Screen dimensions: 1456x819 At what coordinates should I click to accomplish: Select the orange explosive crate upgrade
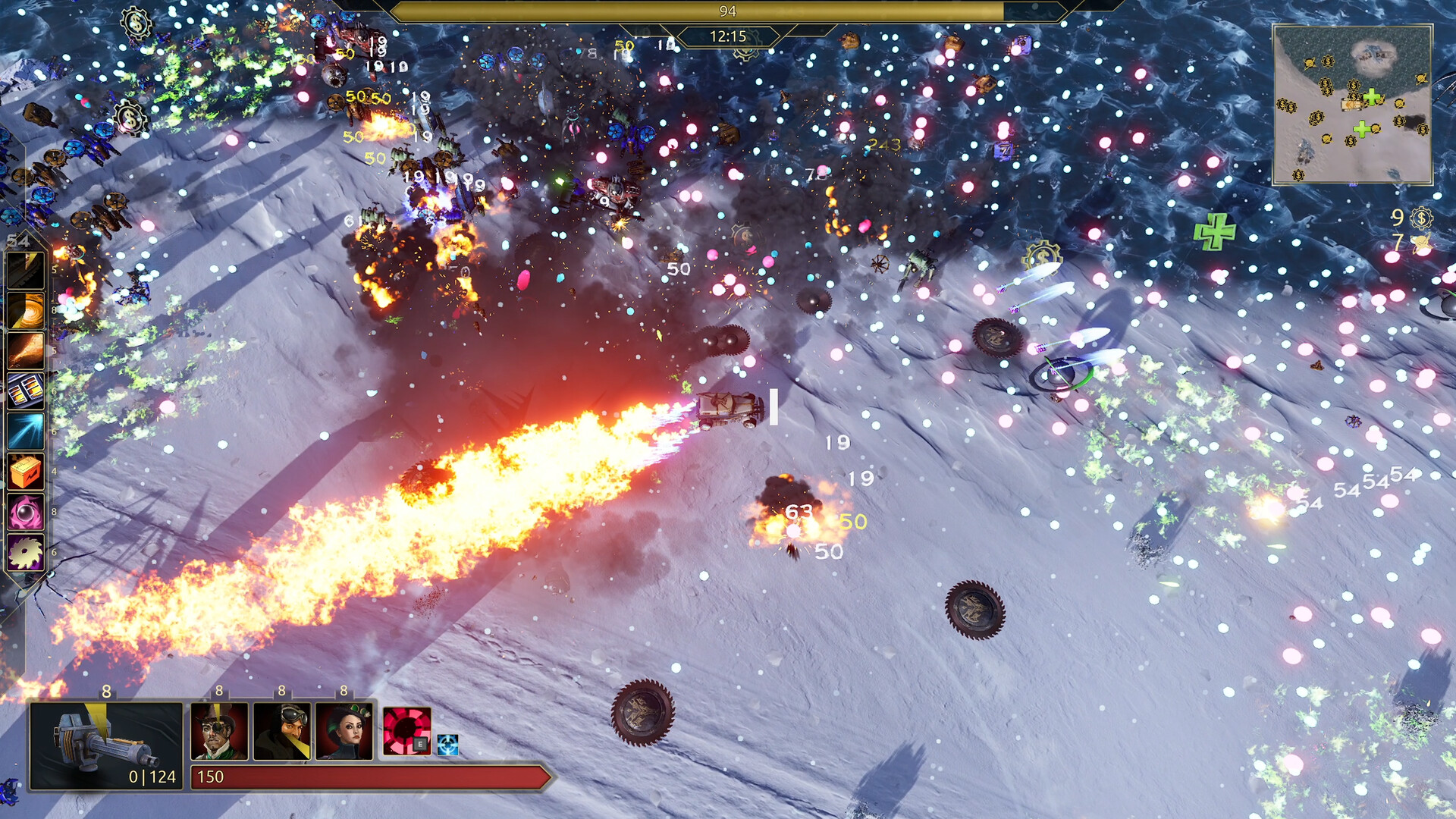[x=26, y=472]
